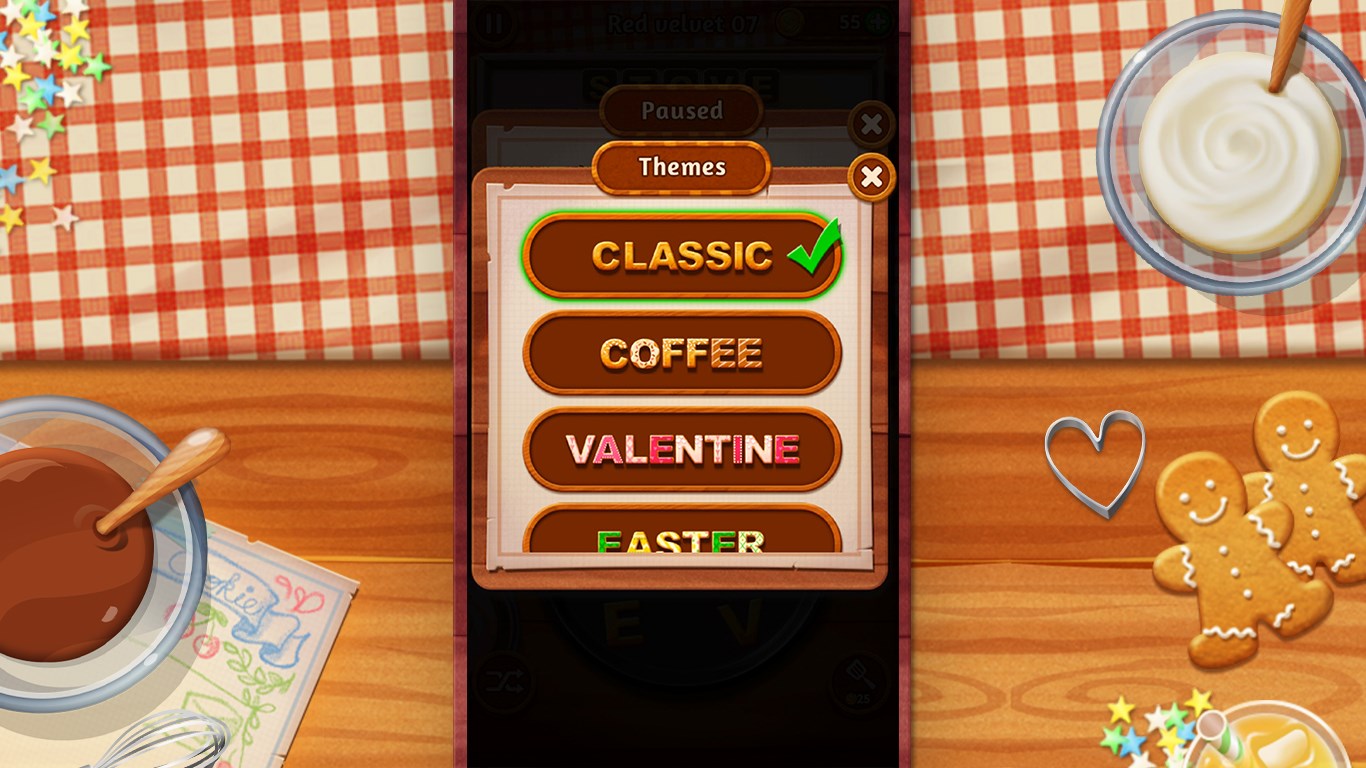Screen dimensions: 1366x768
Task: Close the Paused menu
Action: pyautogui.click(x=871, y=124)
